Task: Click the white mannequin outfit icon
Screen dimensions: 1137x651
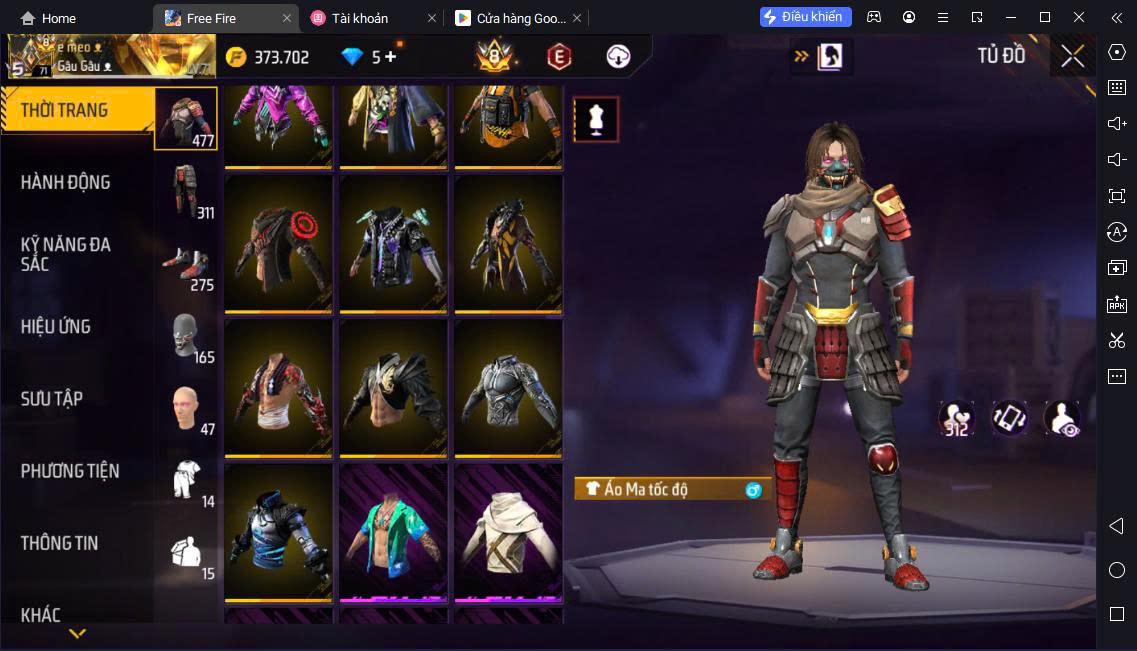Action: click(x=596, y=120)
